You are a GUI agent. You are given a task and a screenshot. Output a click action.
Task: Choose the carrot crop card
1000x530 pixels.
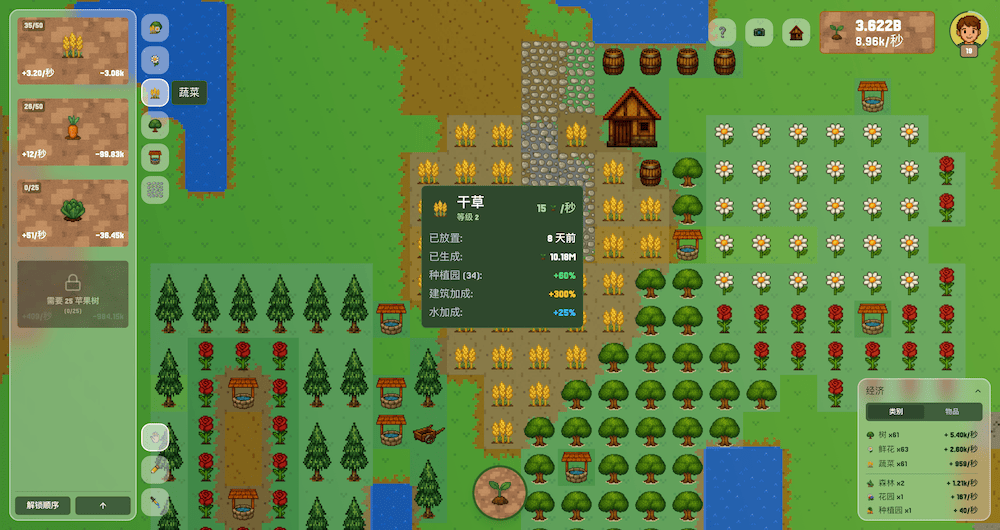[x=73, y=132]
